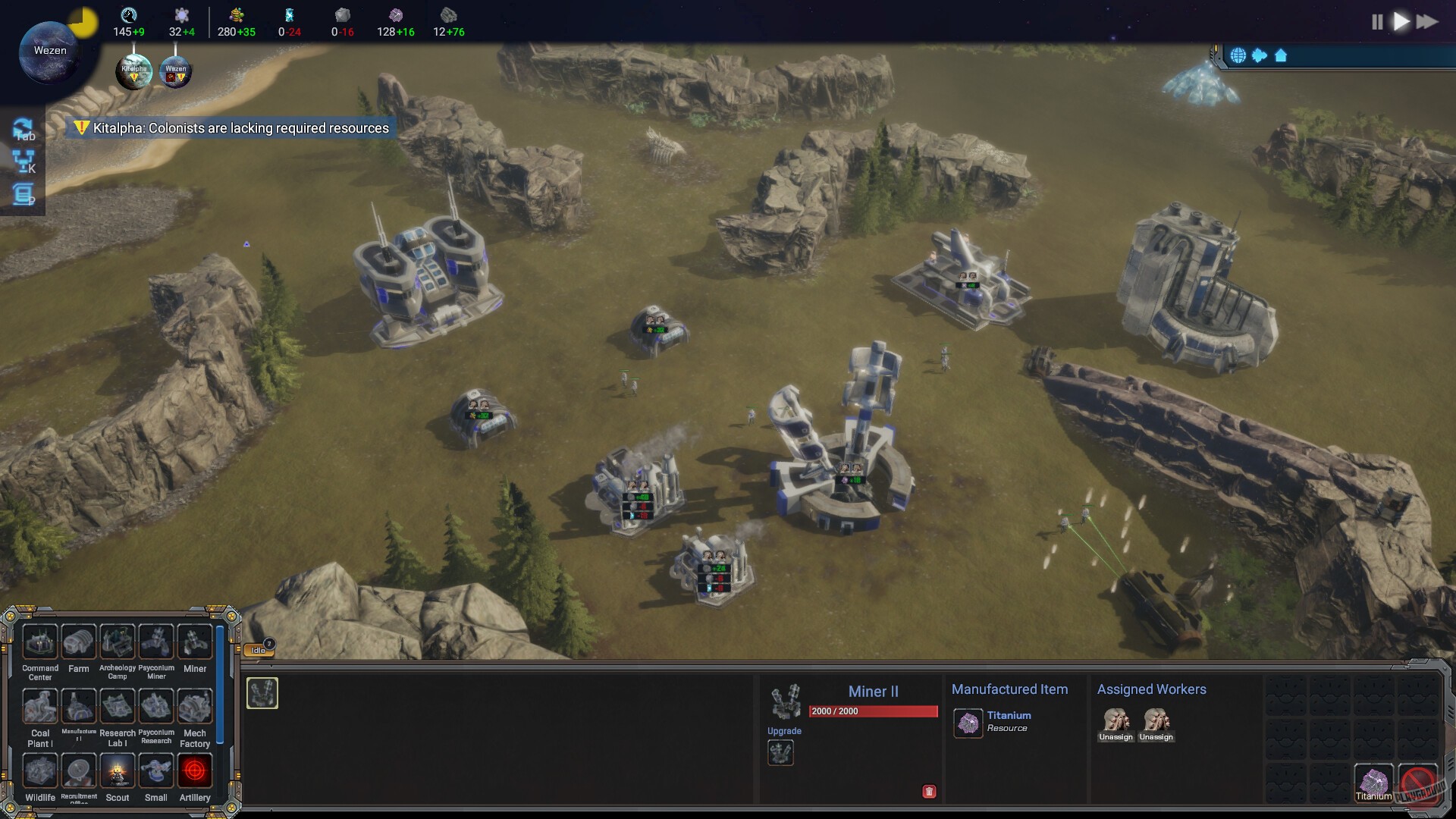Screen dimensions: 1456x819
Task: Unassign the second assigned worker
Action: pos(1157,723)
